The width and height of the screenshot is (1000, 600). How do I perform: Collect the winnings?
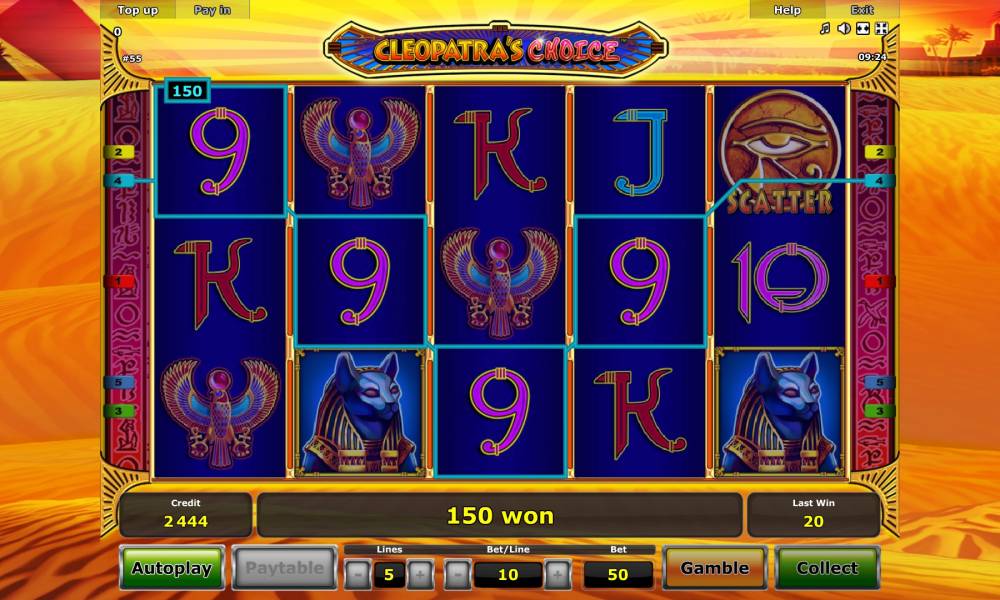(x=827, y=568)
